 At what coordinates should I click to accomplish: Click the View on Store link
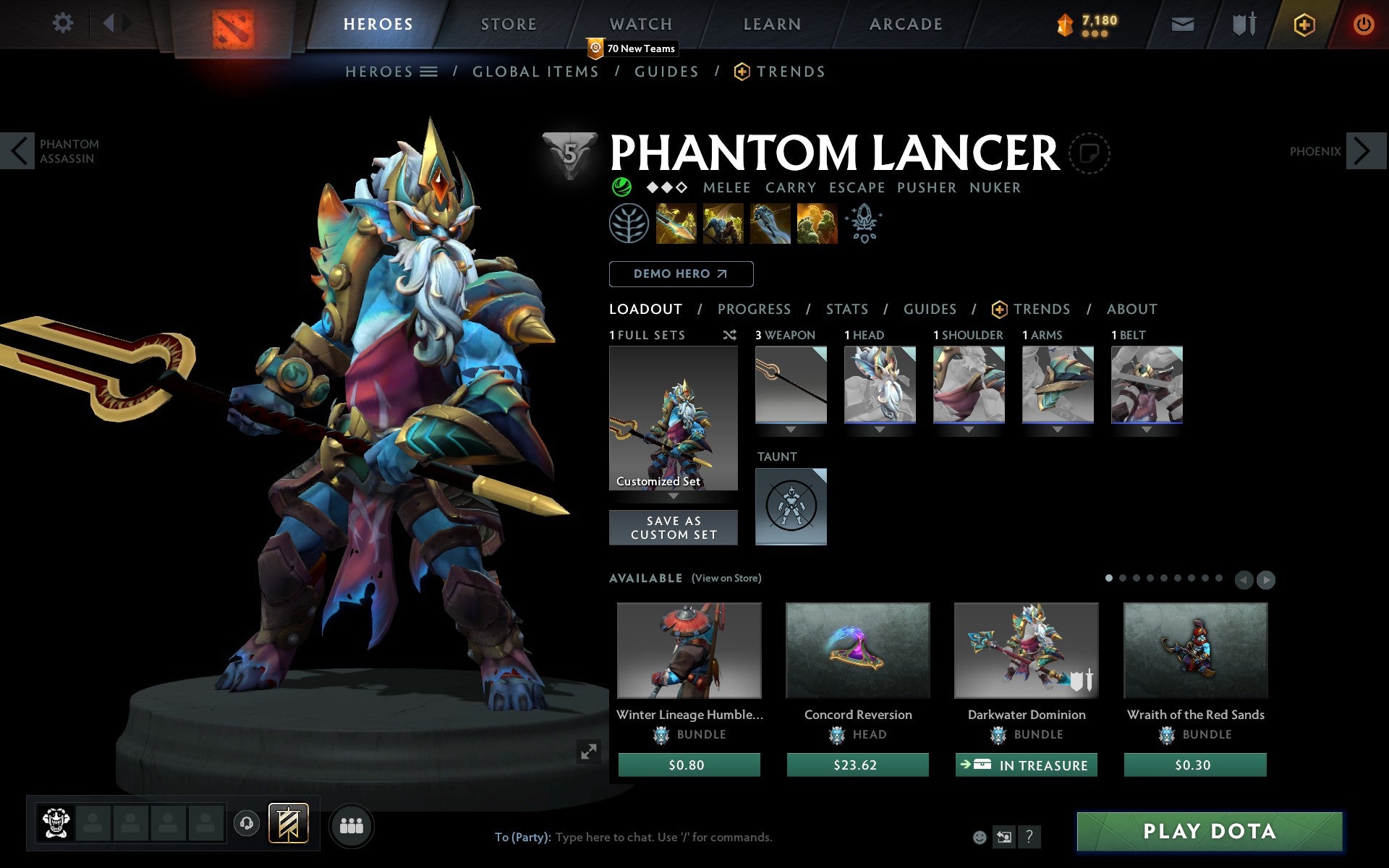726,578
